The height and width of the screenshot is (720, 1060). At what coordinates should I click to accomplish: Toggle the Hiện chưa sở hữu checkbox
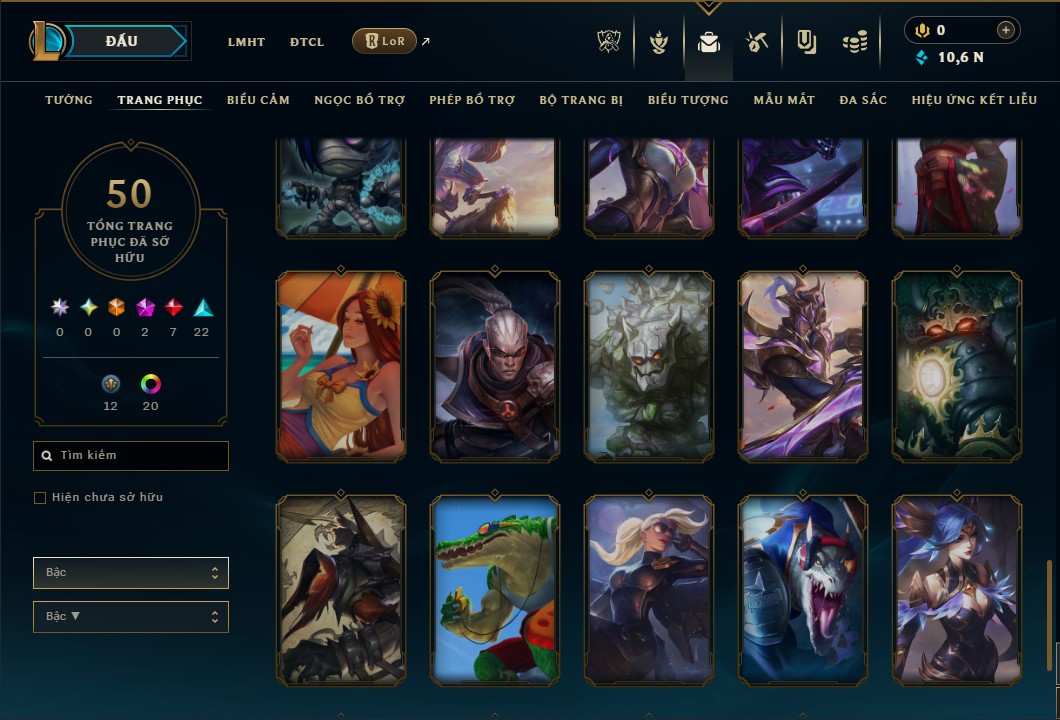(x=40, y=498)
